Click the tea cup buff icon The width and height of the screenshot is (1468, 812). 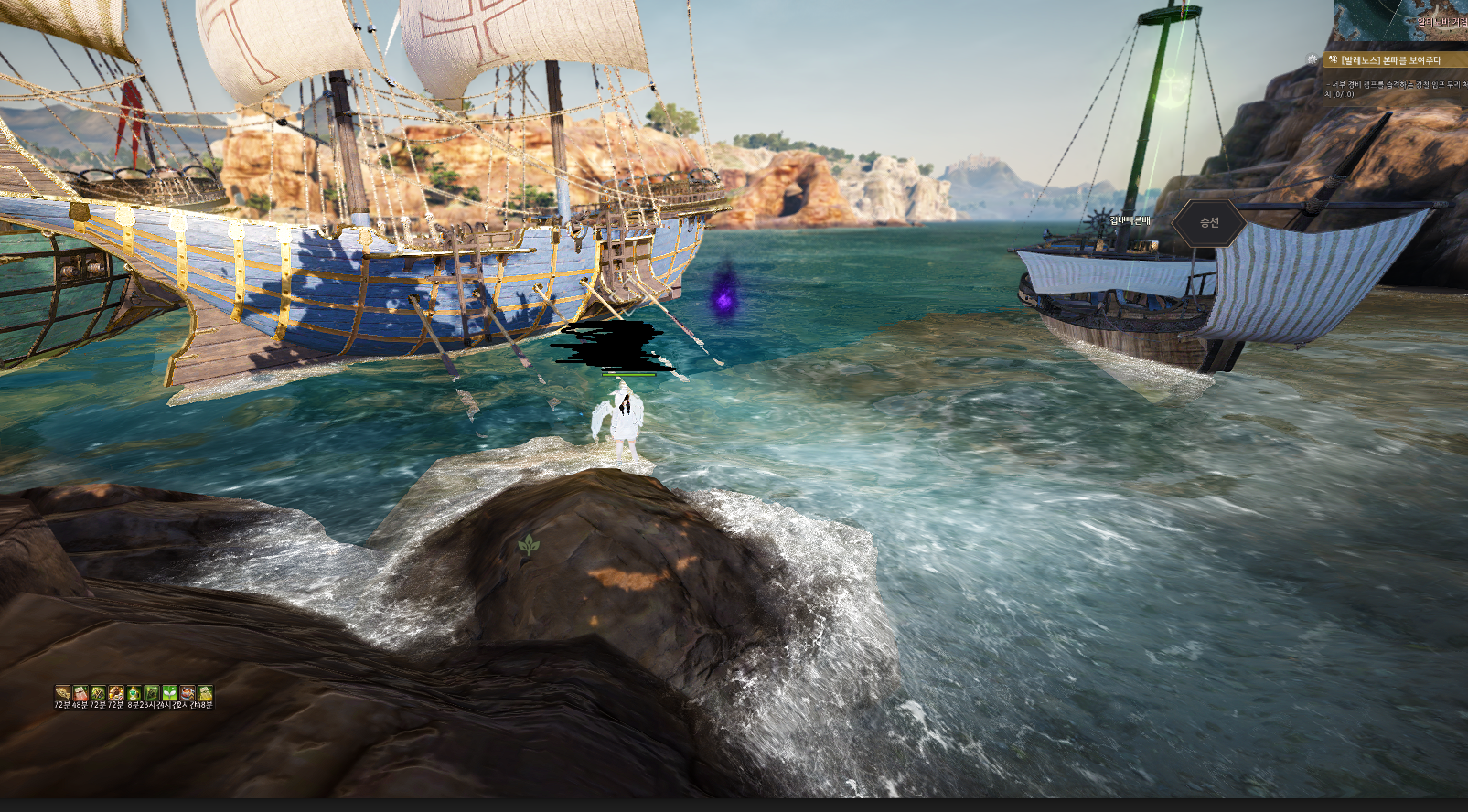click(188, 693)
